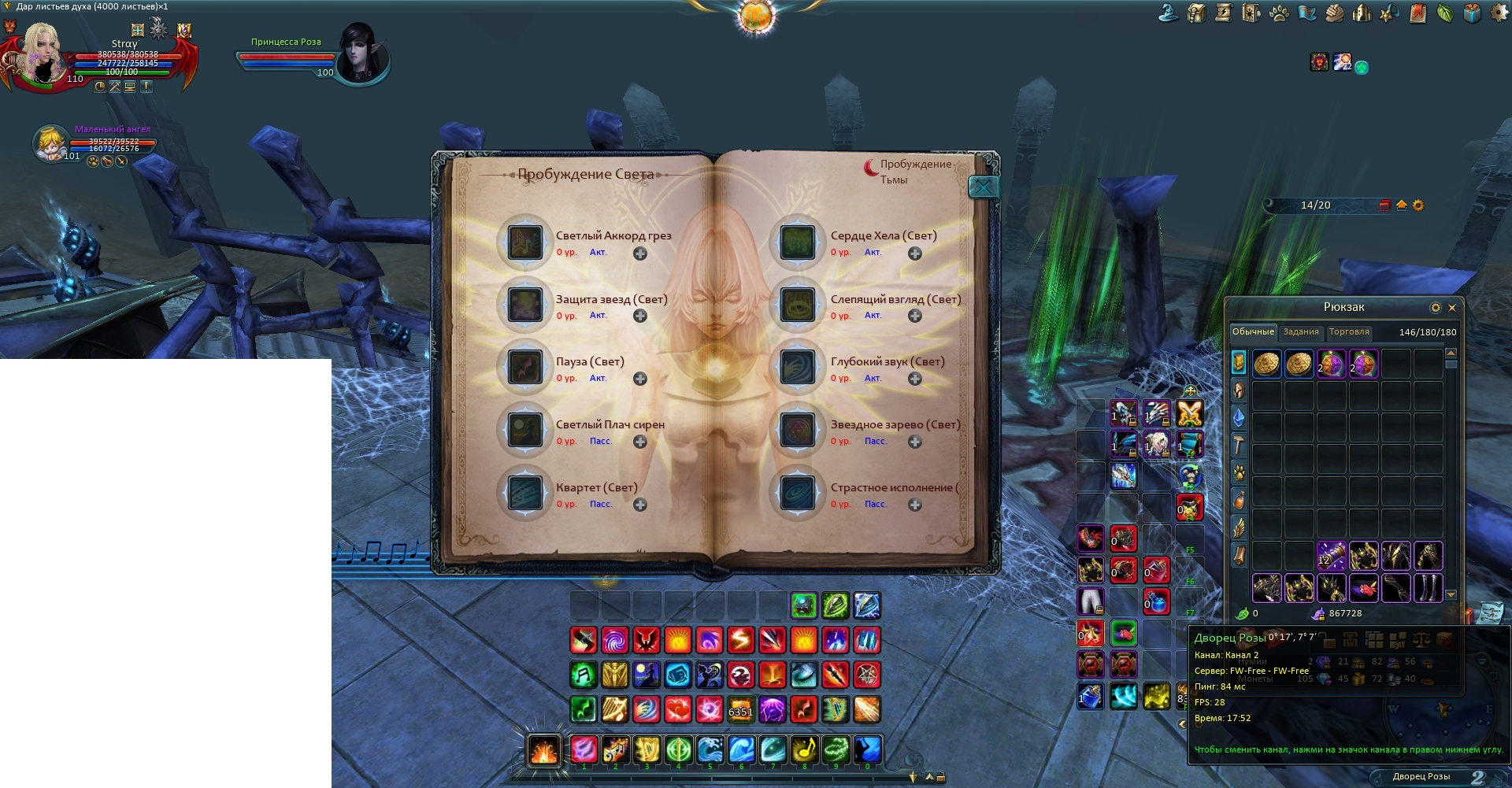Upgrade Светлый Аккорд грез with plus button
This screenshot has width=1512, height=788.
tap(640, 253)
